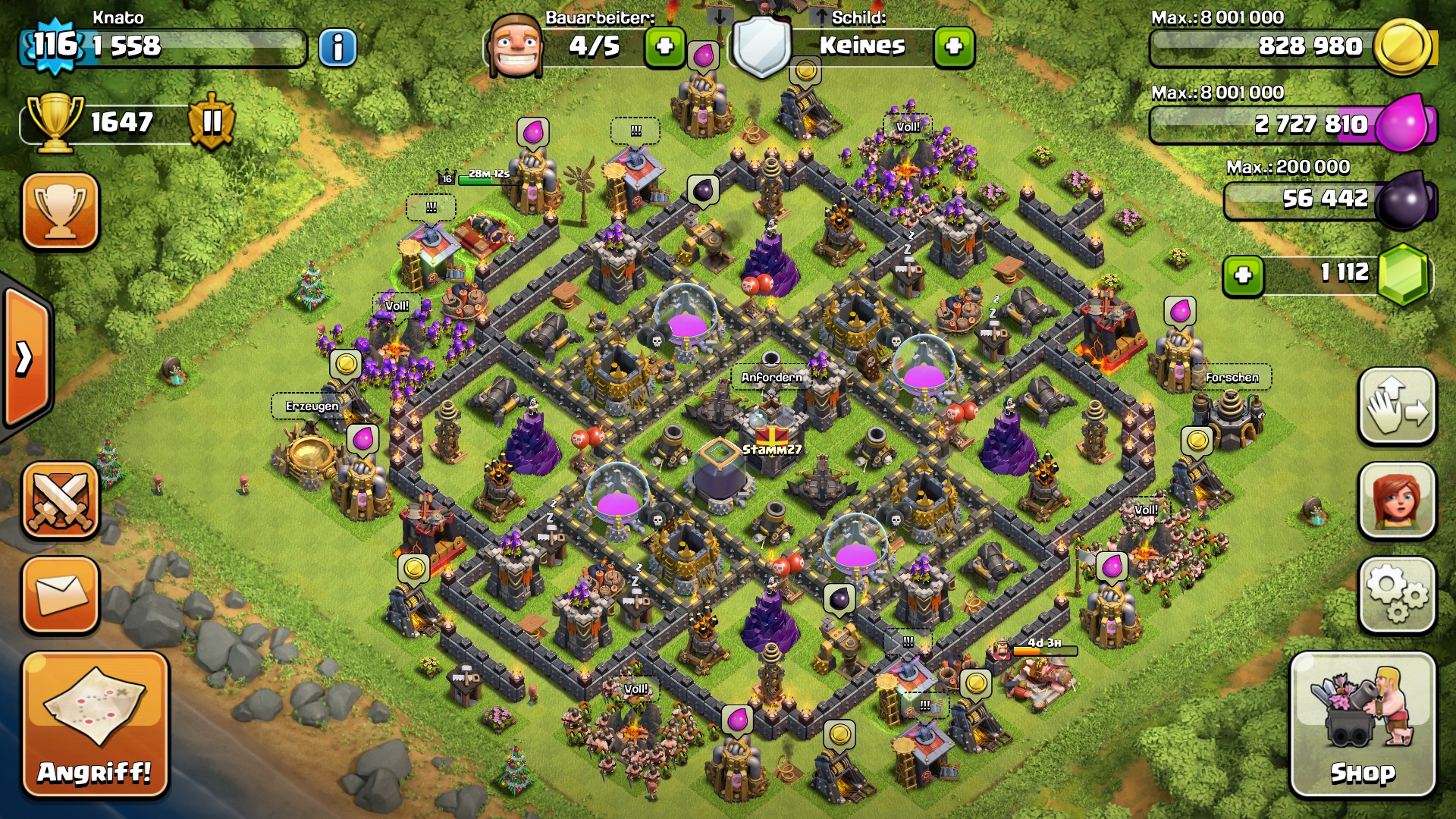
Task: Open the Shop
Action: [x=1363, y=725]
